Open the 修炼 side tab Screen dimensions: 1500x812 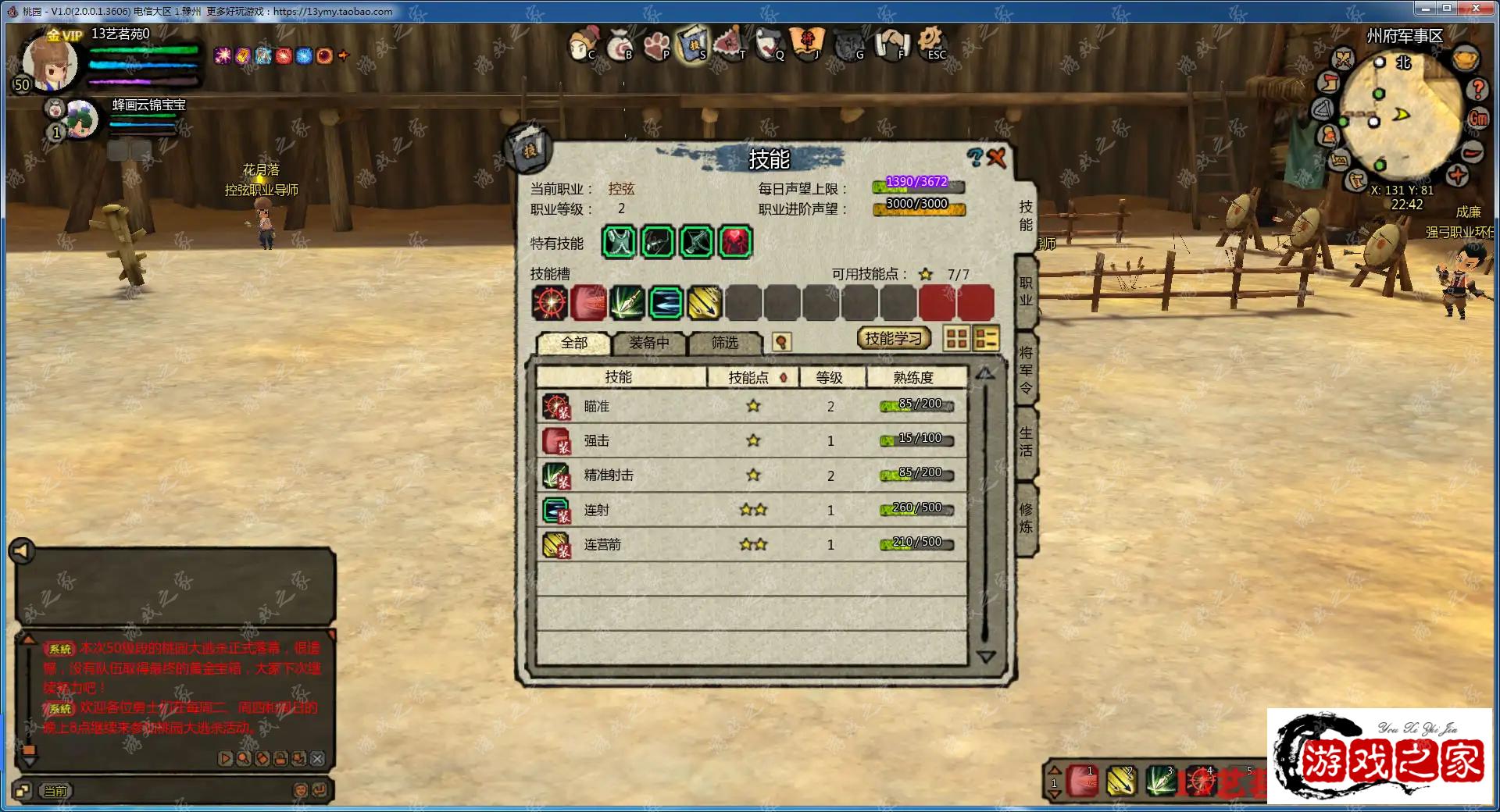click(x=1026, y=518)
